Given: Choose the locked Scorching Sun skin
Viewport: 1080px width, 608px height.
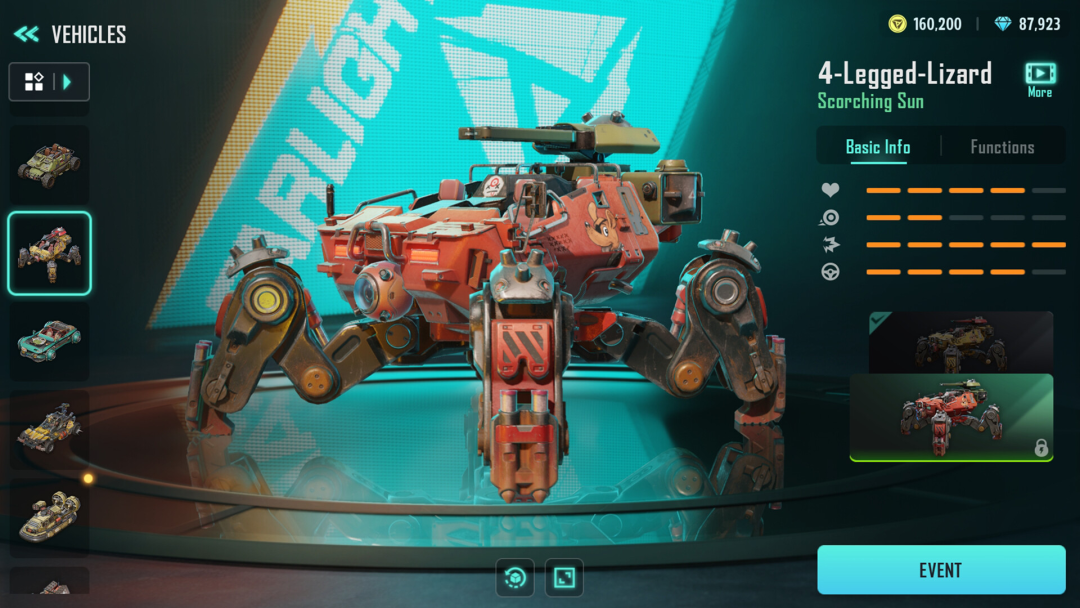Looking at the screenshot, I should pos(951,417).
